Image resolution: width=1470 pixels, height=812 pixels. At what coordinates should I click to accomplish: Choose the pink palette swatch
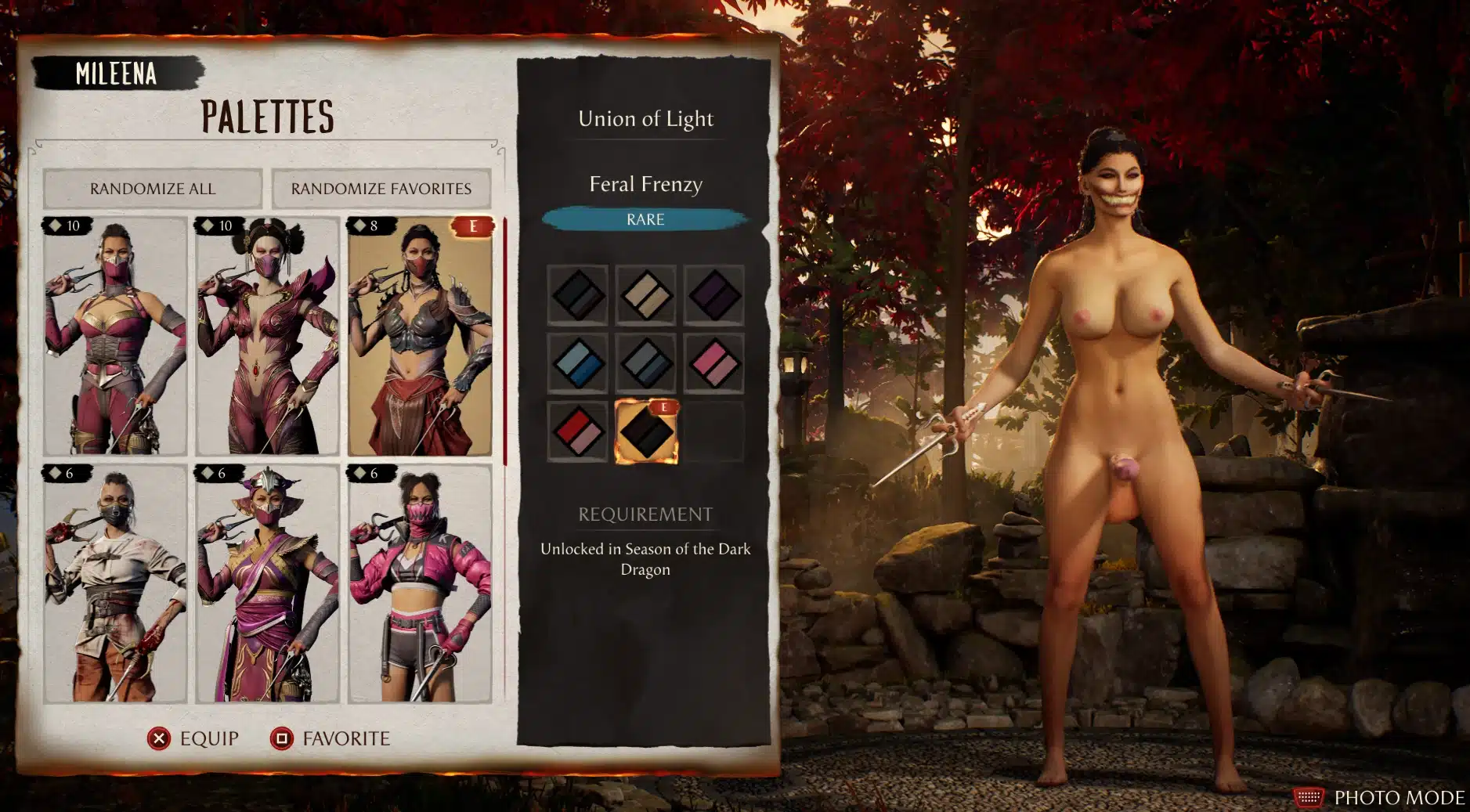point(713,363)
